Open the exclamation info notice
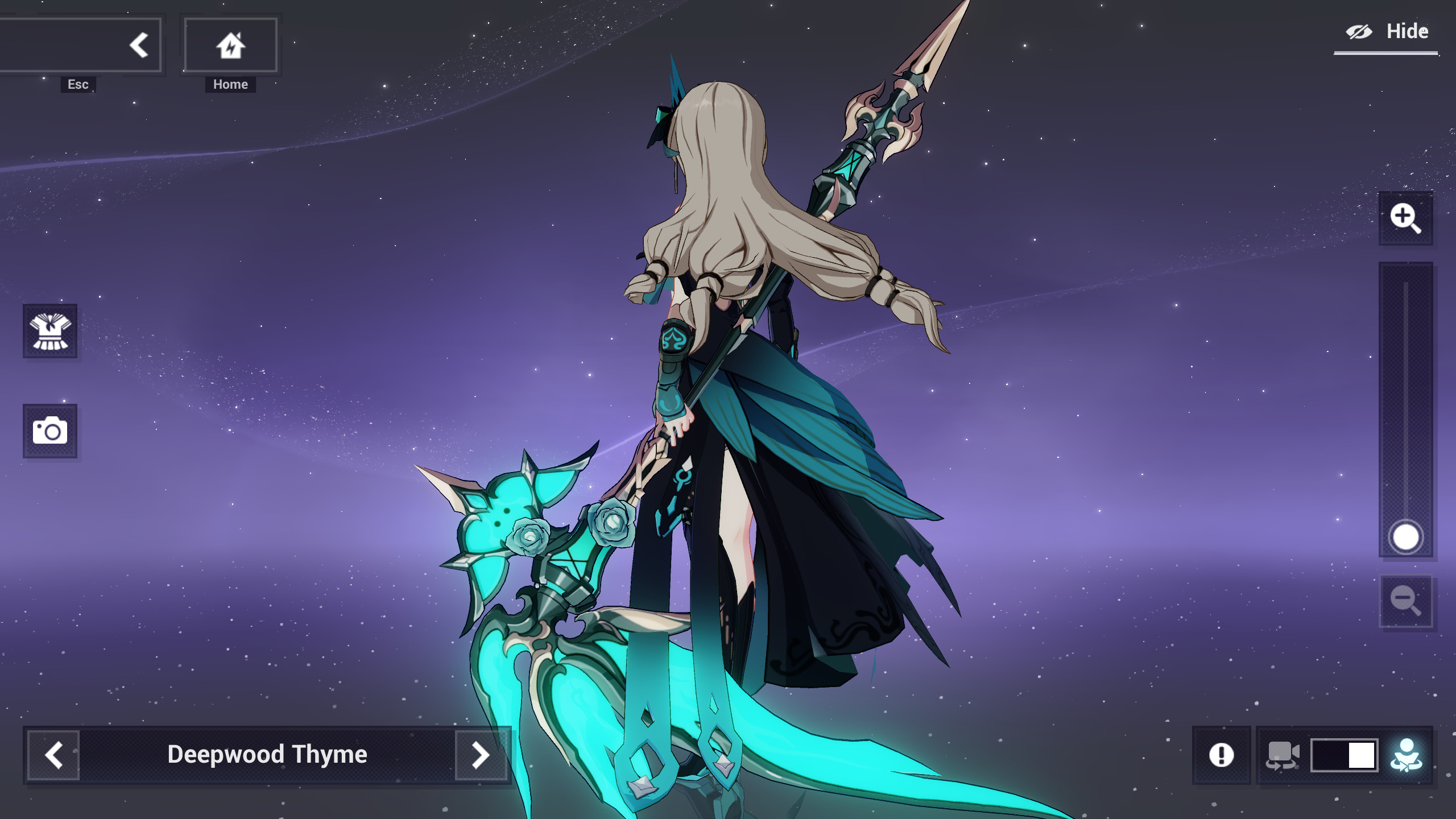 [1221, 755]
